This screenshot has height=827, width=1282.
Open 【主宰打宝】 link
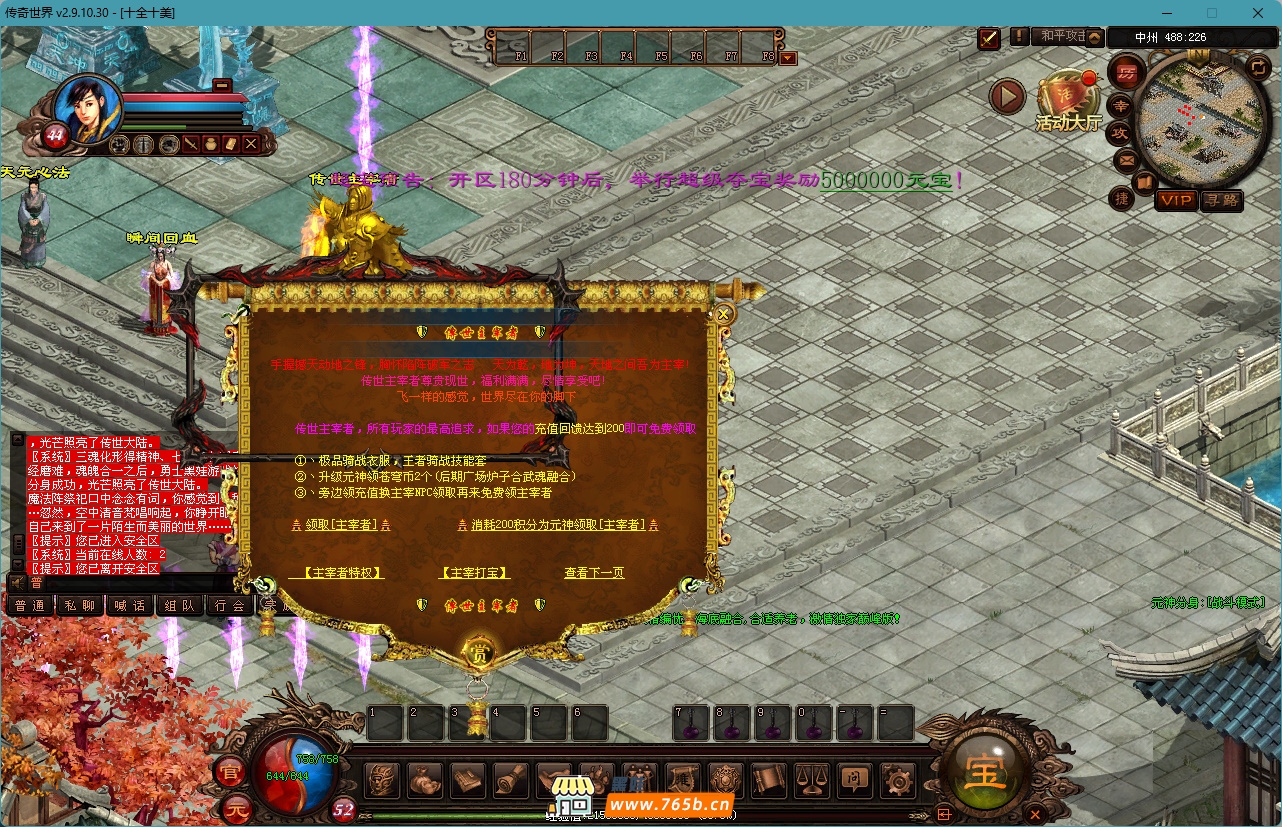(x=474, y=573)
